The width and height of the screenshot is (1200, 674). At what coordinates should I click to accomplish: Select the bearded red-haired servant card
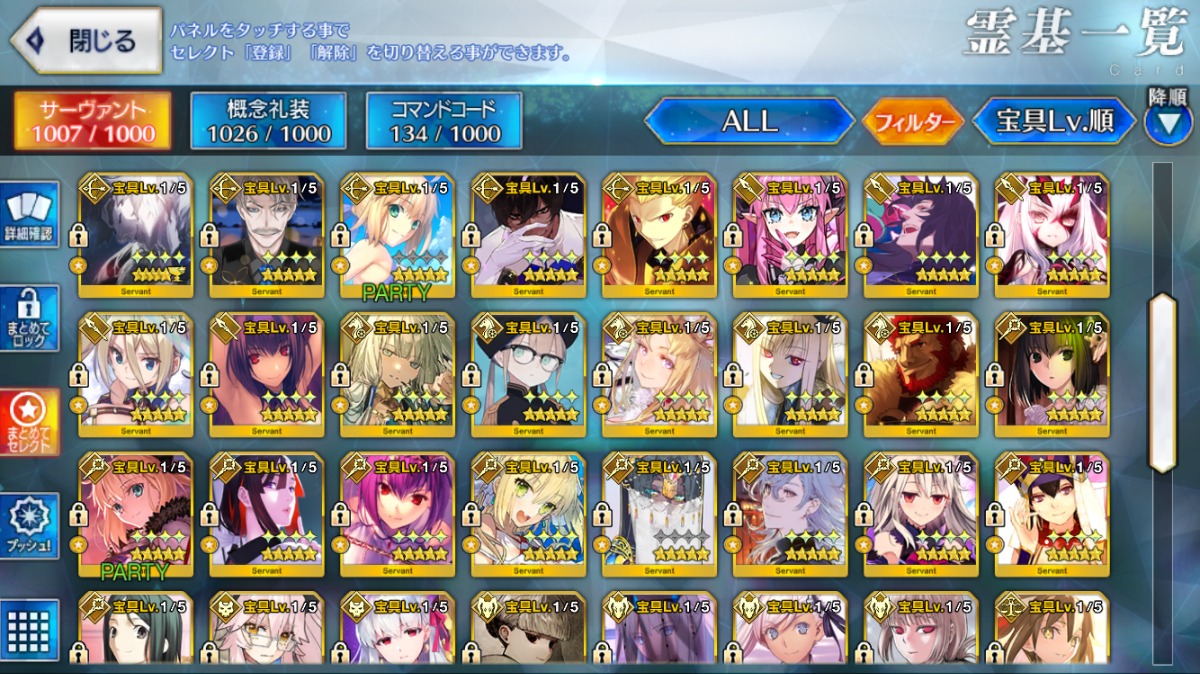920,370
